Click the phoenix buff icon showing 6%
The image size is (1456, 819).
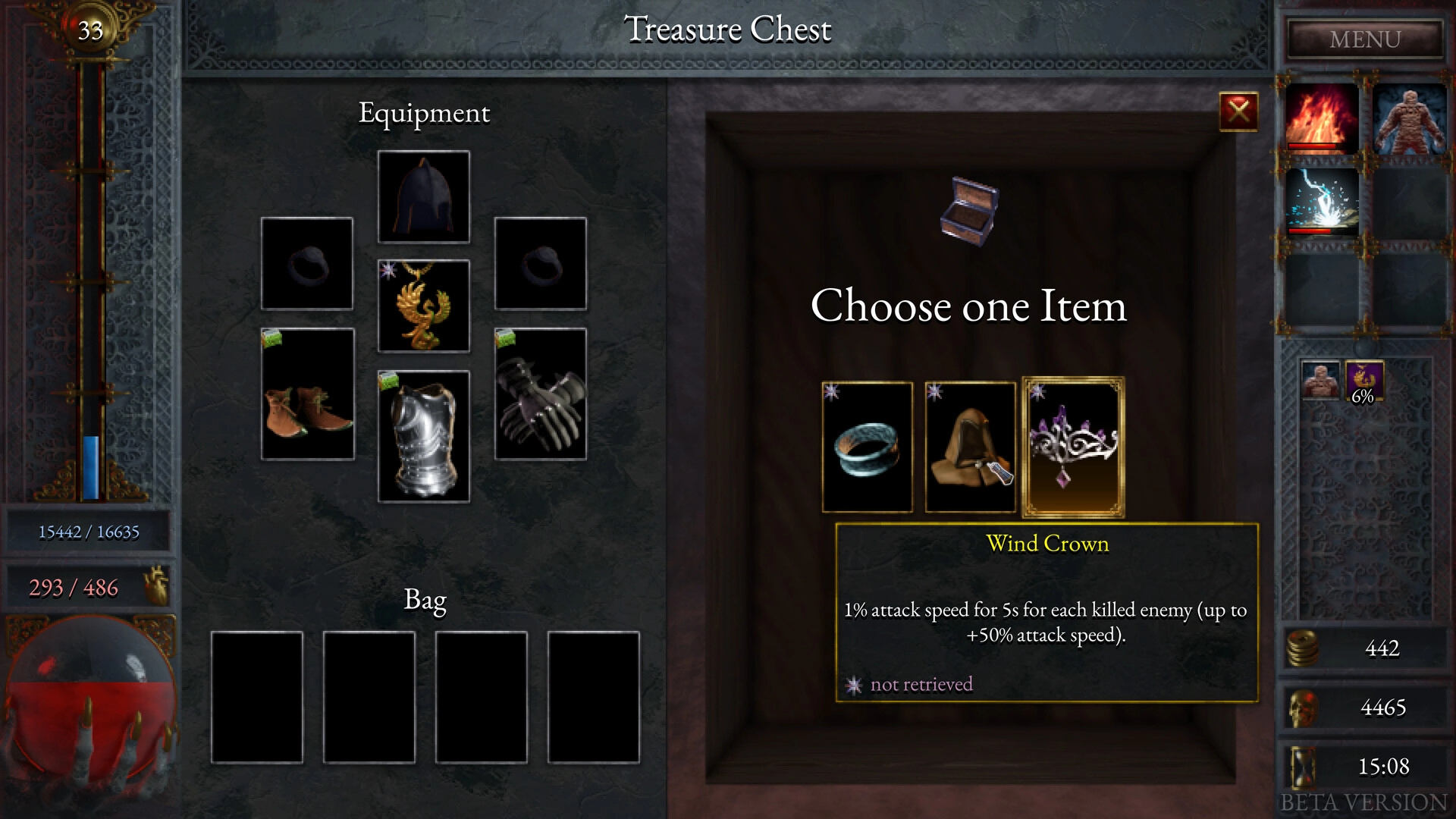click(1363, 381)
